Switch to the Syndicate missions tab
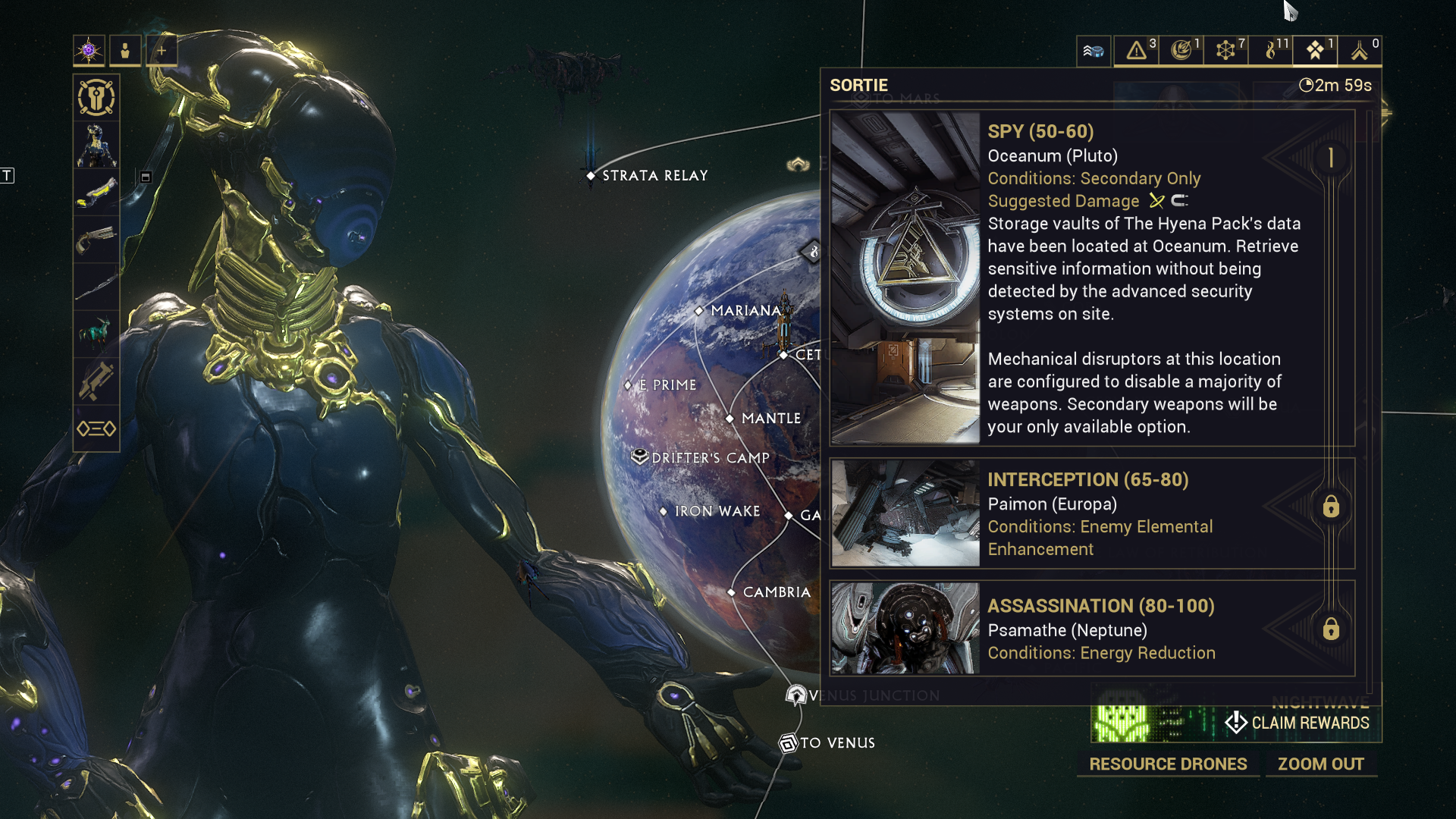The image size is (1456, 819). click(1181, 51)
